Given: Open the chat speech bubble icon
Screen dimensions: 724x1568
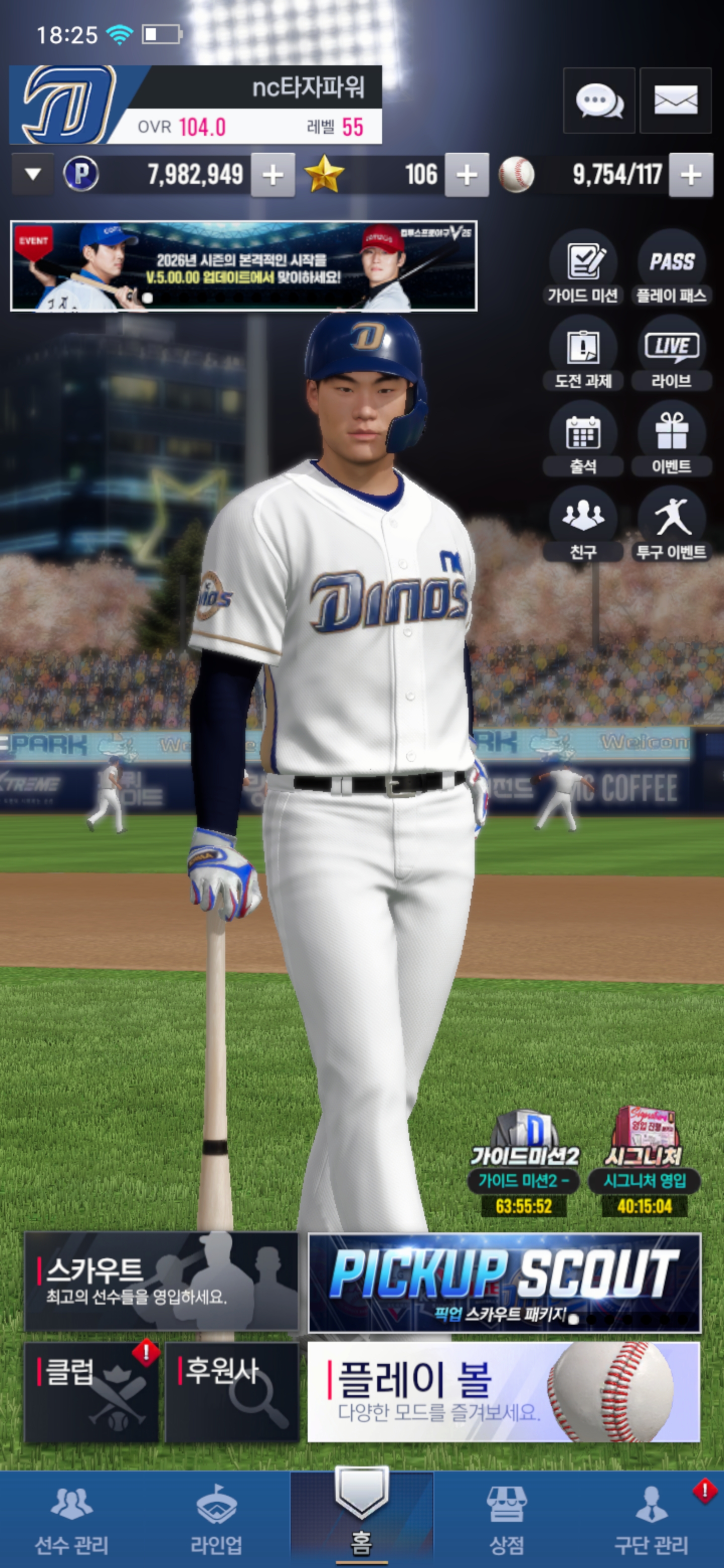Looking at the screenshot, I should [599, 101].
